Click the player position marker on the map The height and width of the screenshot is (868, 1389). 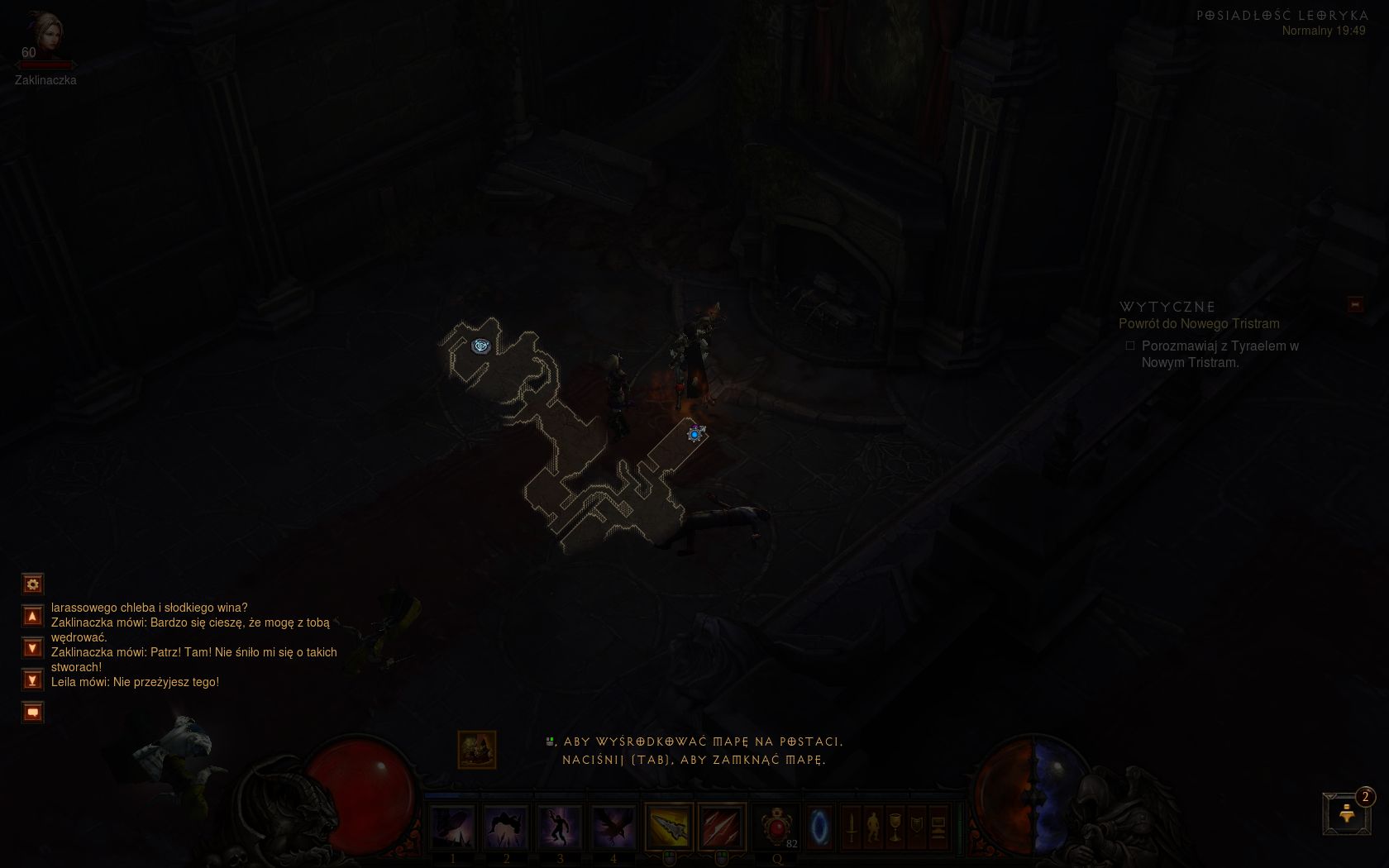pyautogui.click(x=695, y=434)
